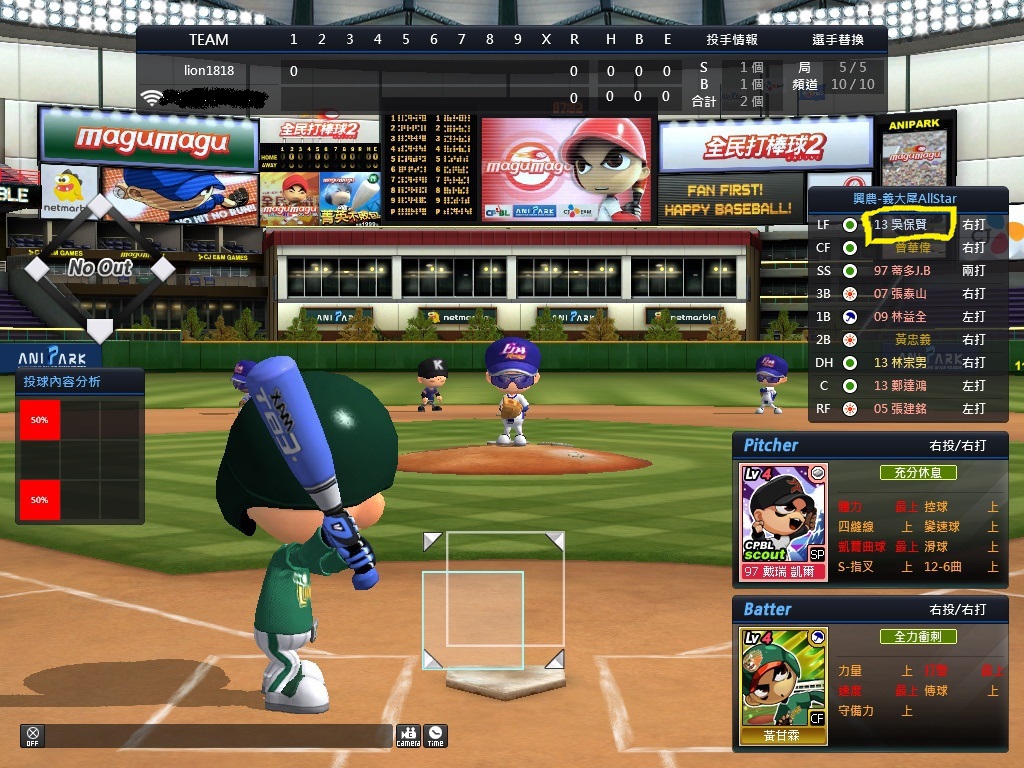
Task: Click the 投球內容分析 pitch analysis grid
Action: 79,459
